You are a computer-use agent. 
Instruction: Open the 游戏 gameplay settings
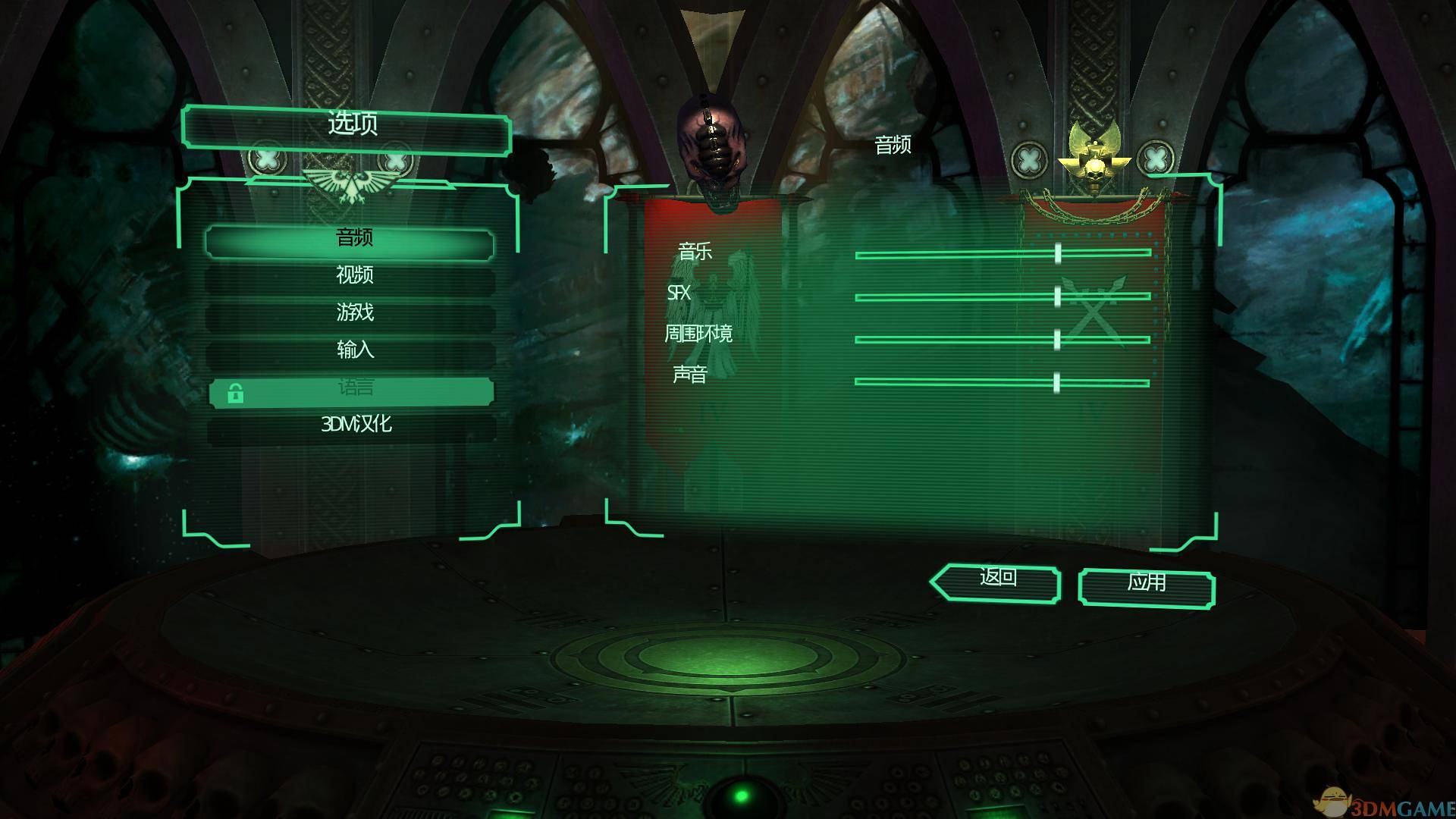(353, 312)
